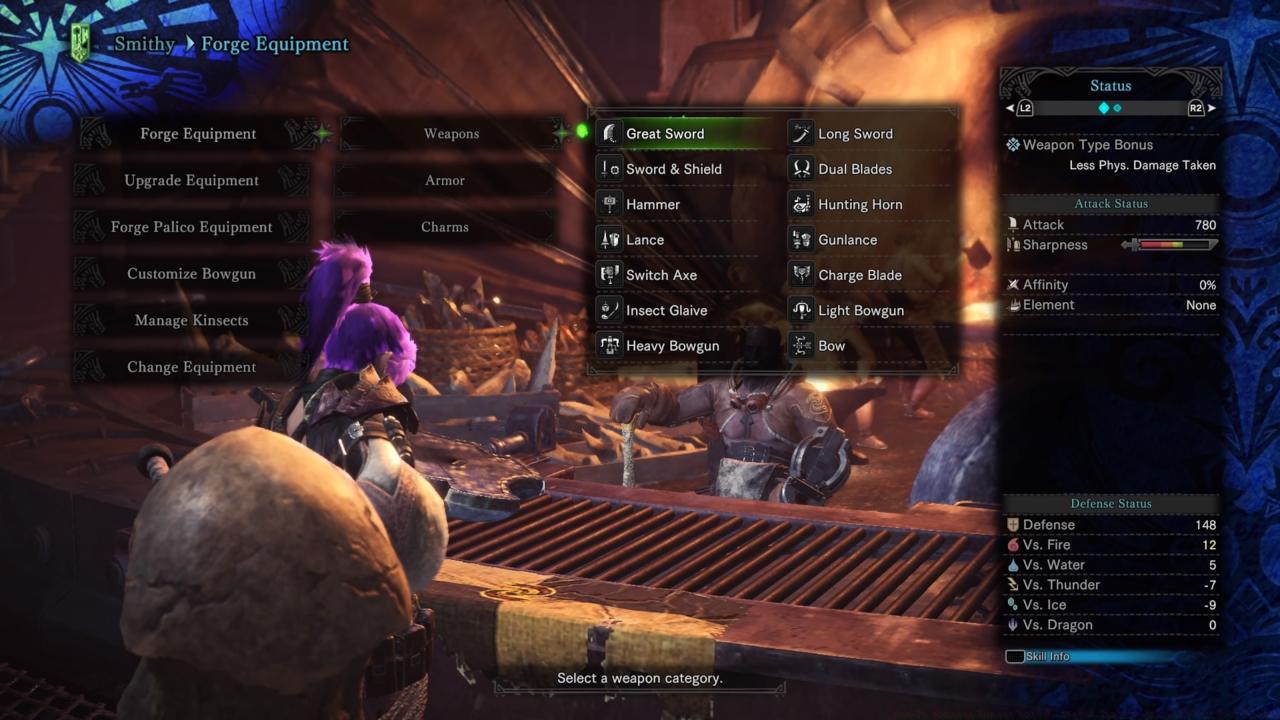This screenshot has width=1280, height=720.
Task: Click the Dual Blades weapon icon
Action: tap(800, 168)
